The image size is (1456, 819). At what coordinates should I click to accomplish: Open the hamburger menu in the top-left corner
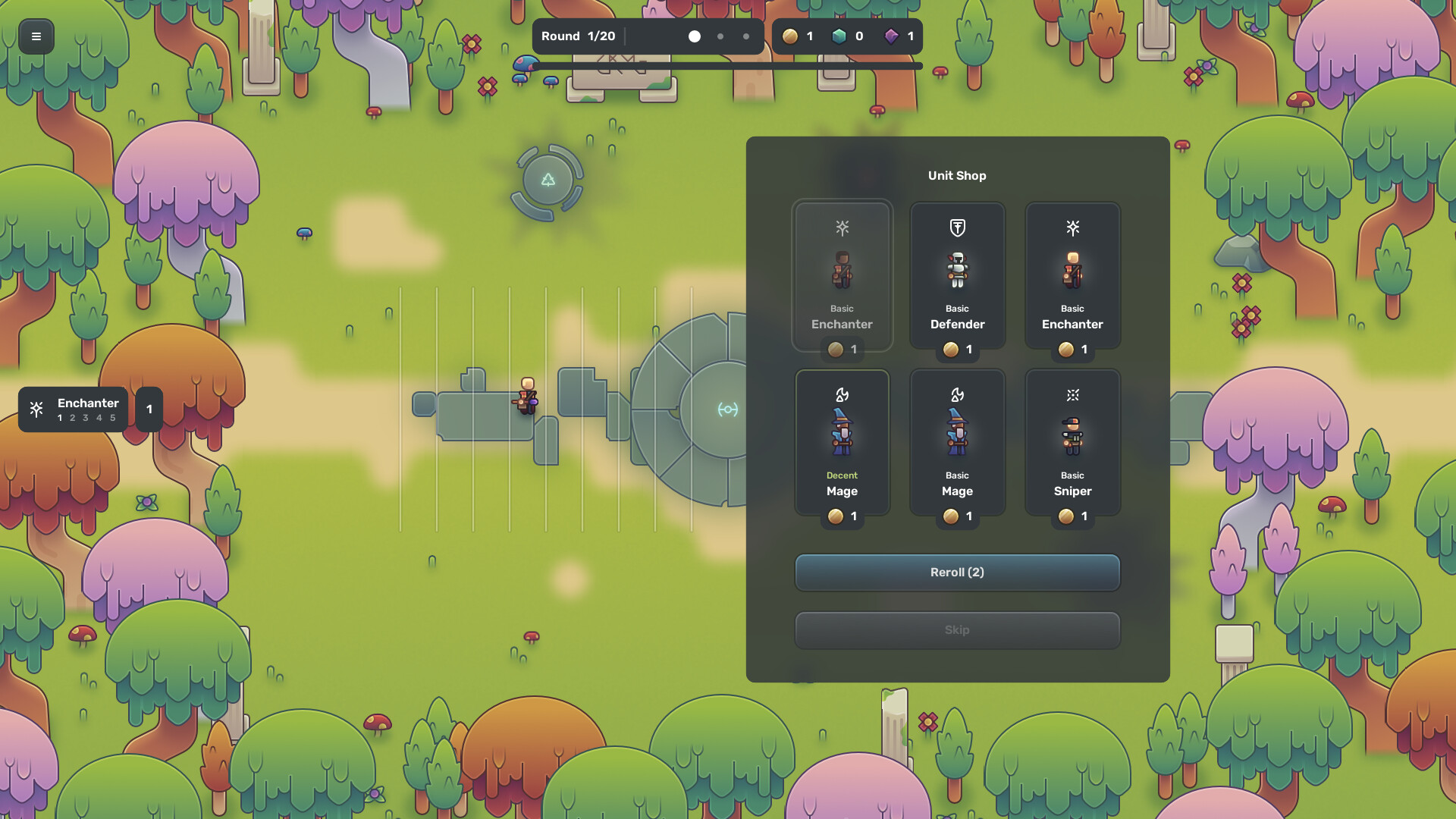(36, 36)
